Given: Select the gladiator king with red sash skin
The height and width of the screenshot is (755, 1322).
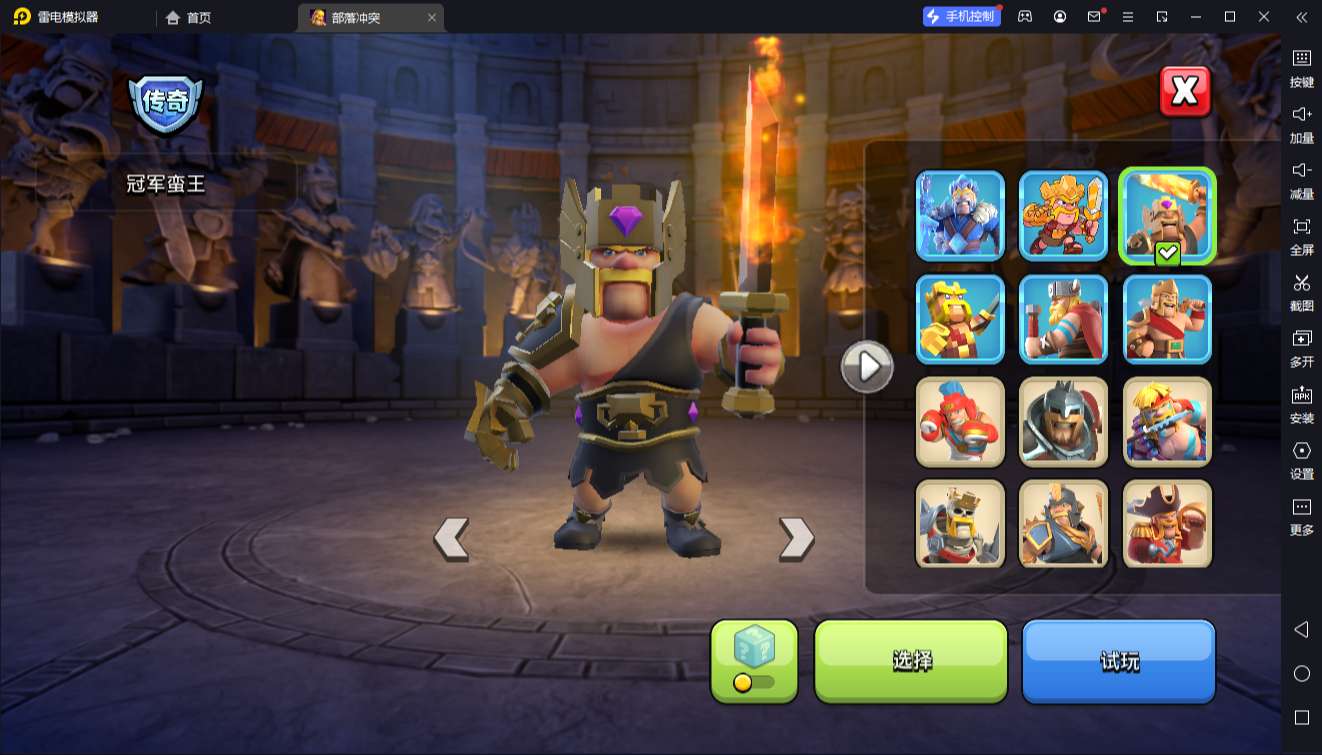Looking at the screenshot, I should 1166,319.
